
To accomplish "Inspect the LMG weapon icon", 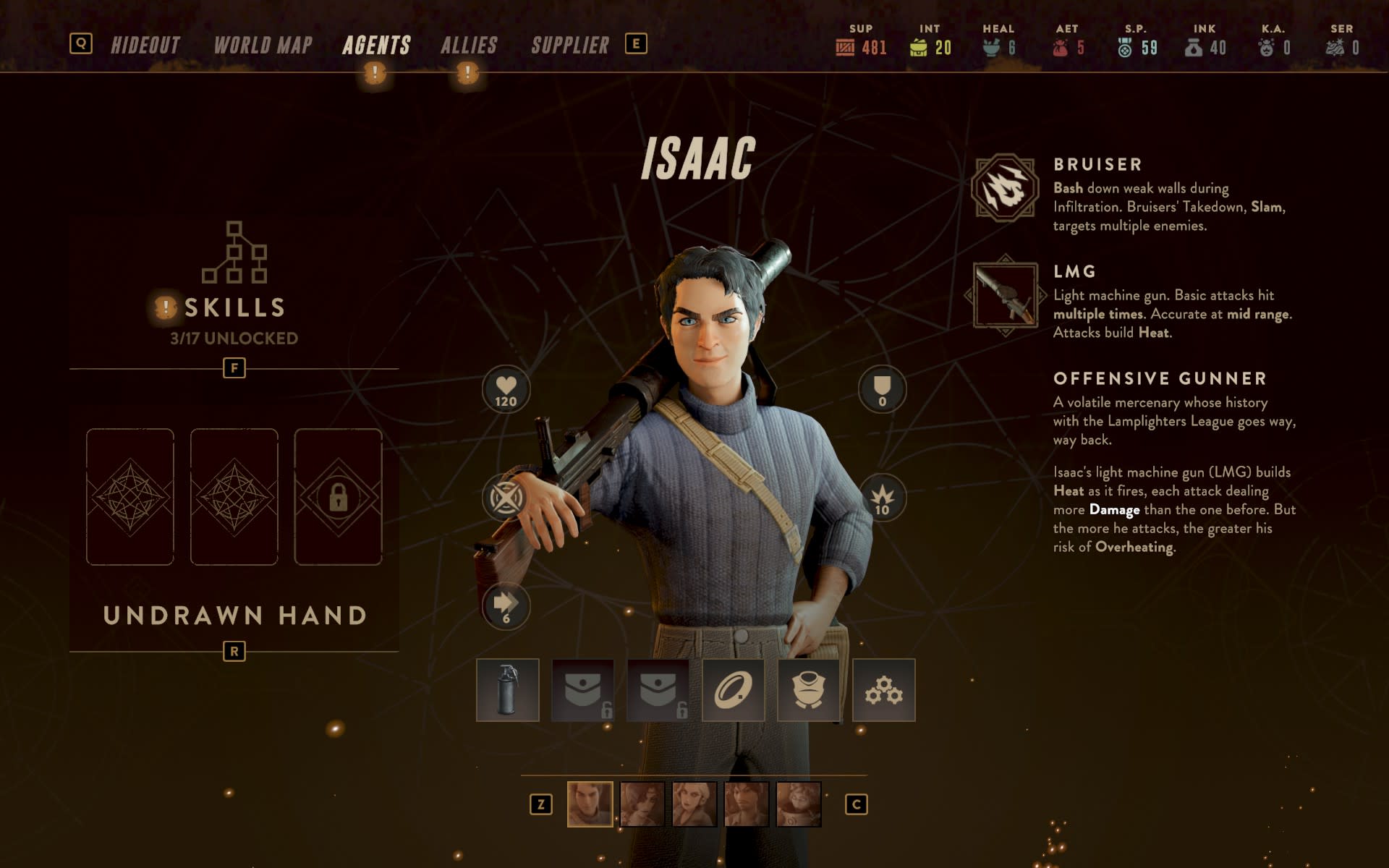I will click(1005, 295).
